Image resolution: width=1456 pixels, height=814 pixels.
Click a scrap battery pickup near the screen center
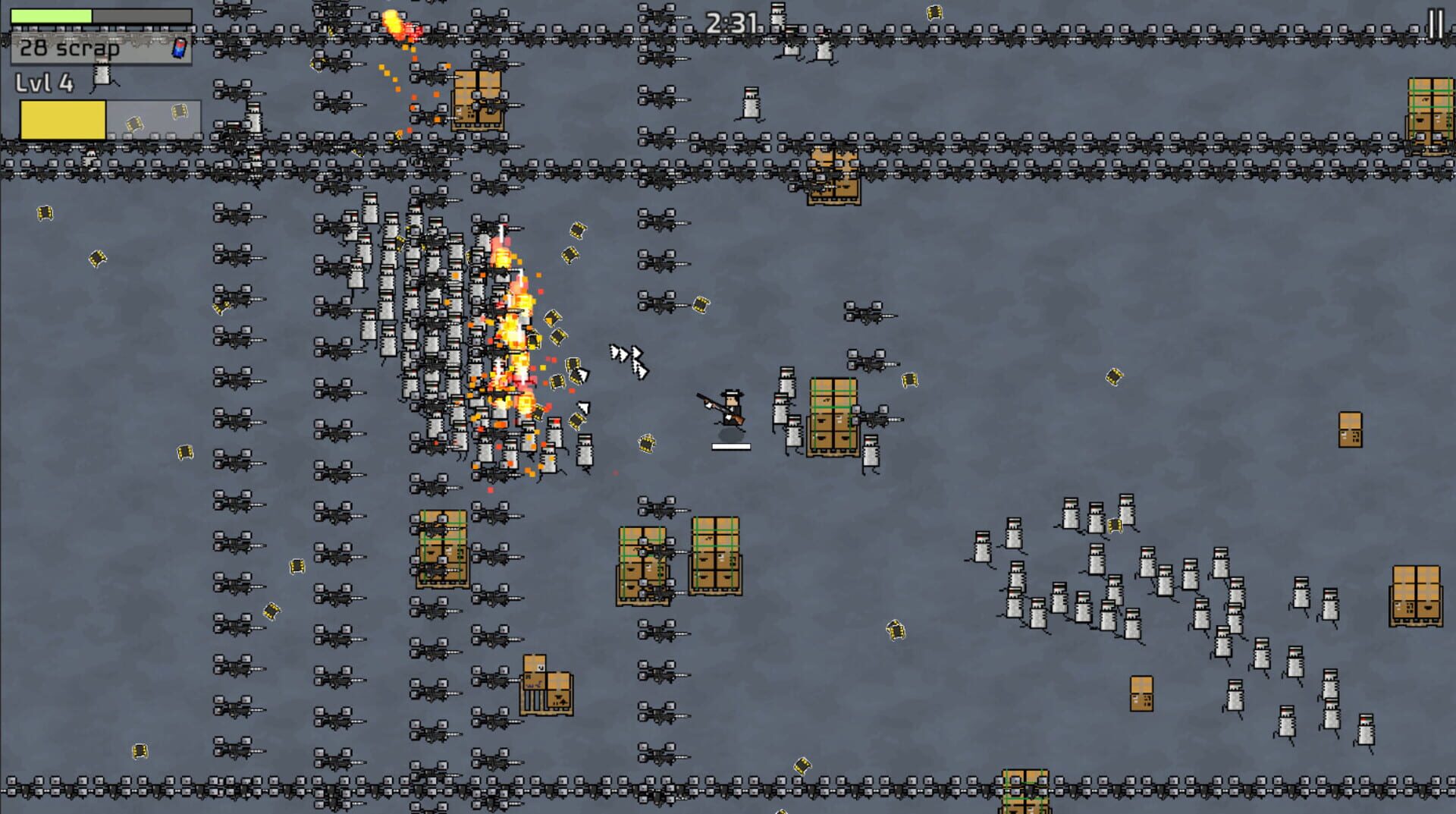[647, 442]
